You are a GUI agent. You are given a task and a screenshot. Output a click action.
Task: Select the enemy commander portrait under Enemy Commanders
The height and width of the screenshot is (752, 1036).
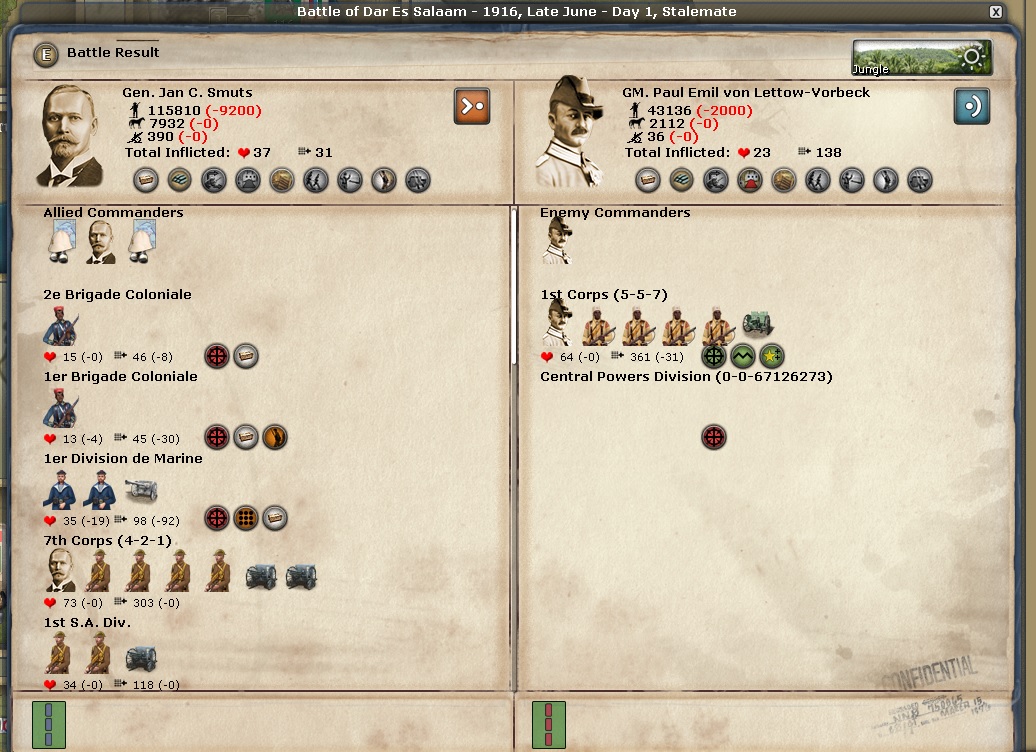(x=556, y=242)
